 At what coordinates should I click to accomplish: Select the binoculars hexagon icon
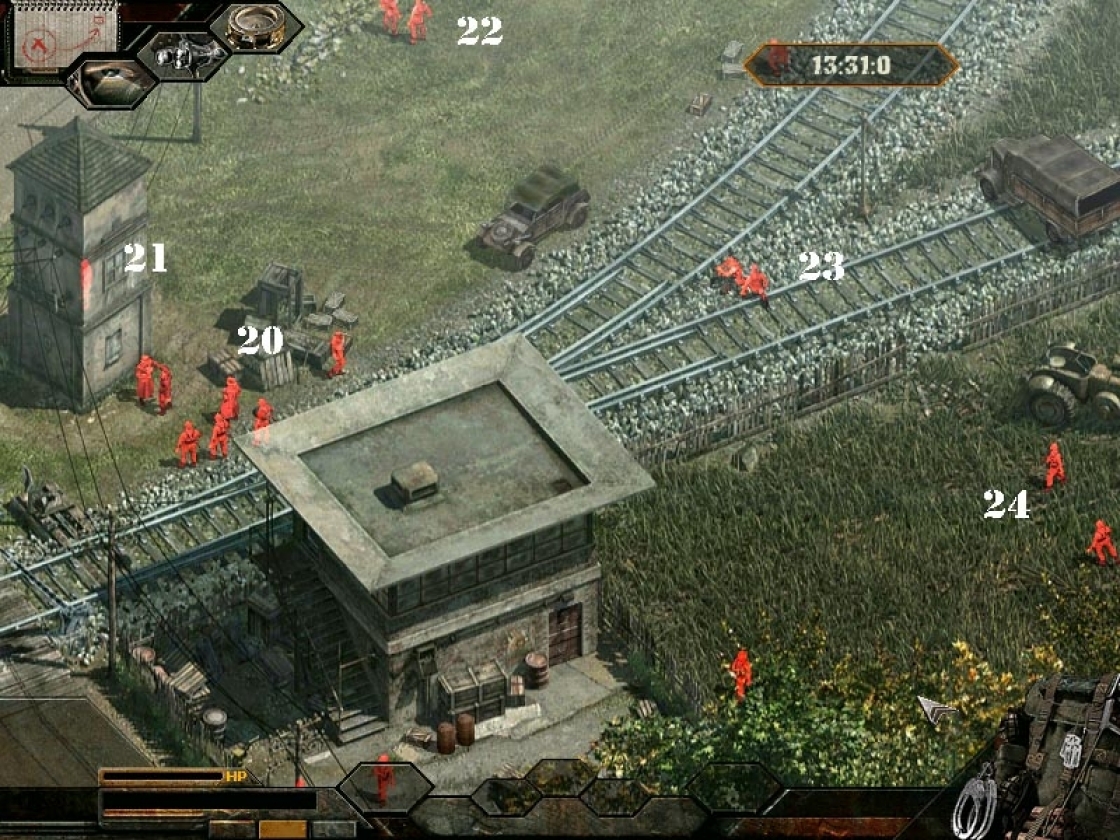pos(186,55)
